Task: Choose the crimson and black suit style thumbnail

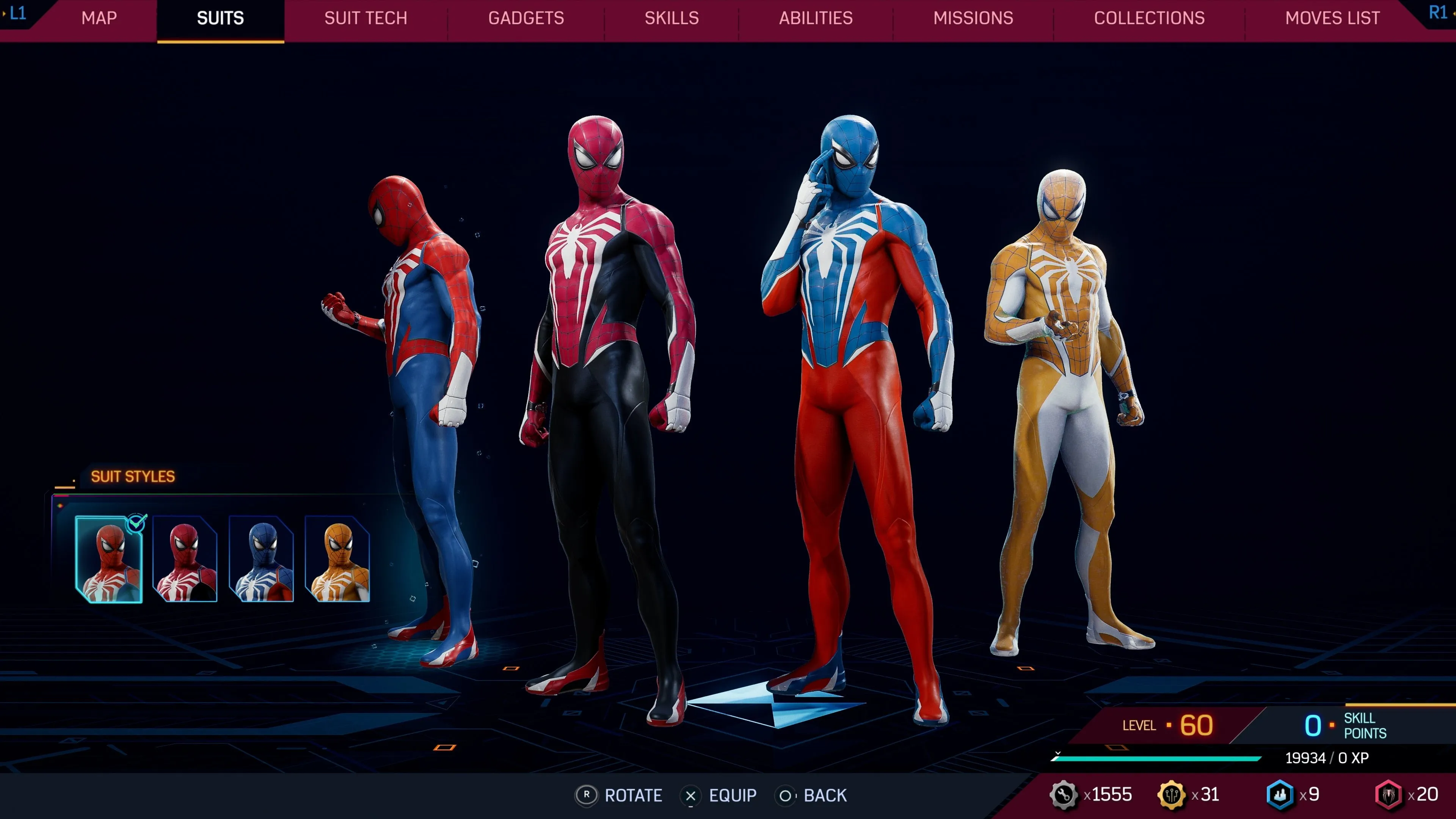Action: point(185,559)
